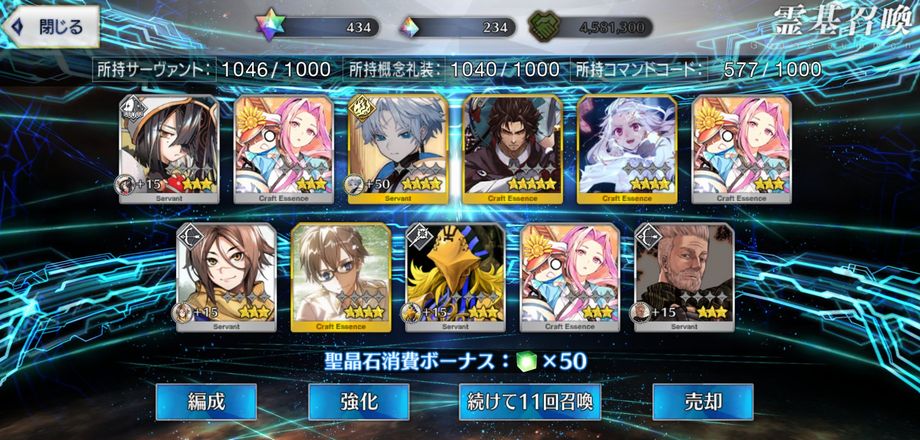
Task: View the silver-haired gold servant card
Action: 397,149
